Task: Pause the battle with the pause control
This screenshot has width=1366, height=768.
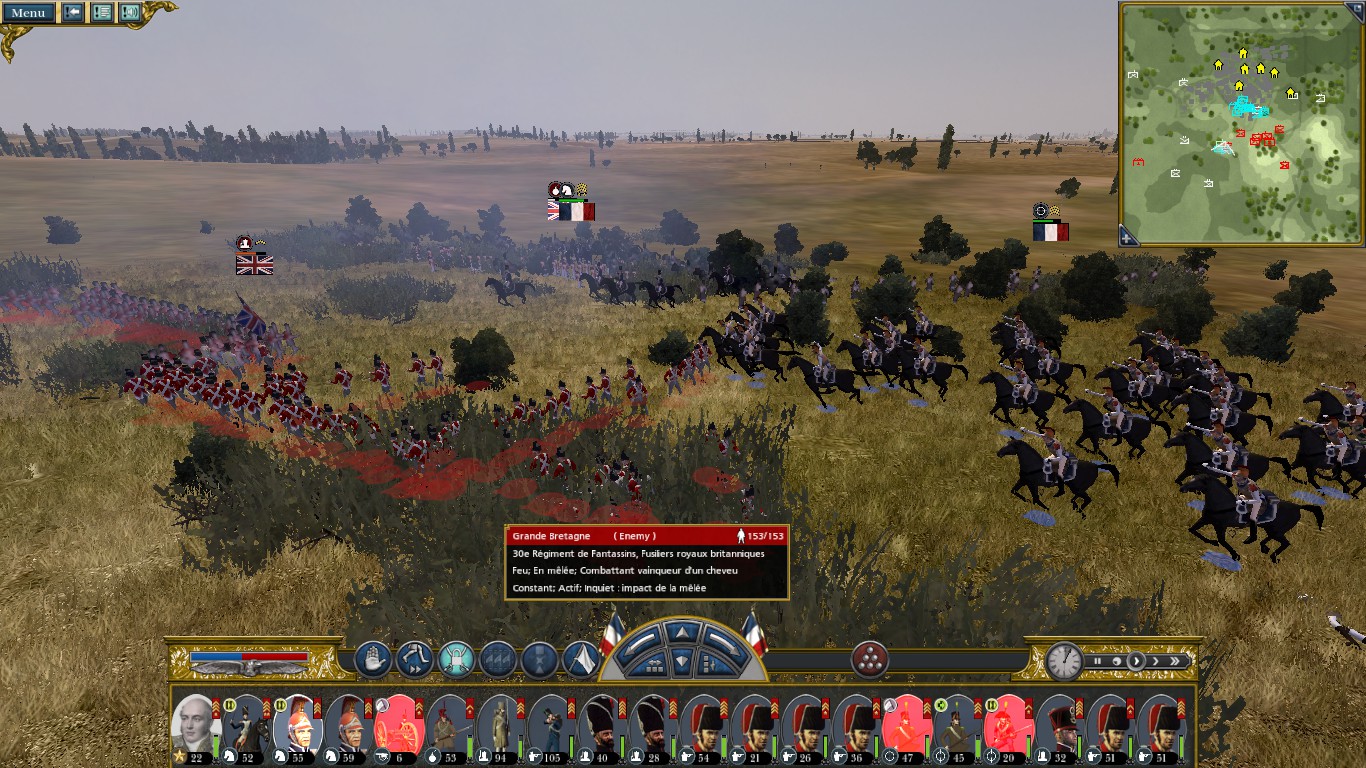Action: 1098,661
